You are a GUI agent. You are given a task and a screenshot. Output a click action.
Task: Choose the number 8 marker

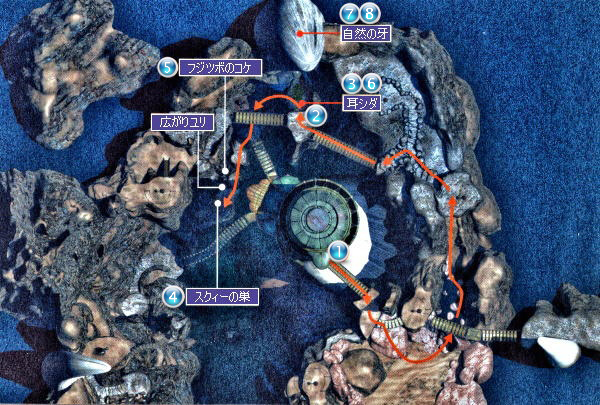click(x=370, y=14)
